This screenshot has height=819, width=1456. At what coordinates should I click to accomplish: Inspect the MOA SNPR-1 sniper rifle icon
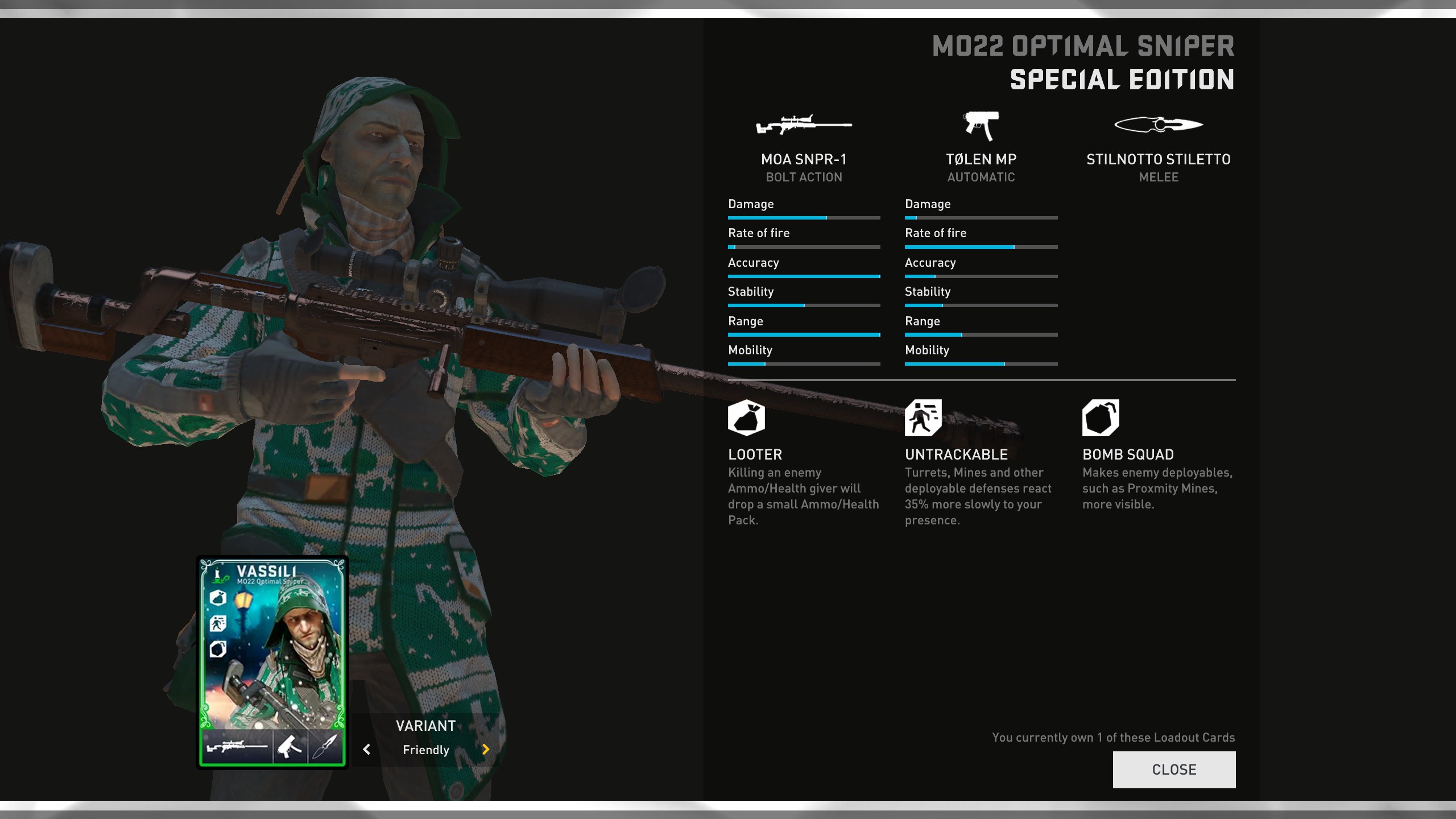pyautogui.click(x=803, y=125)
